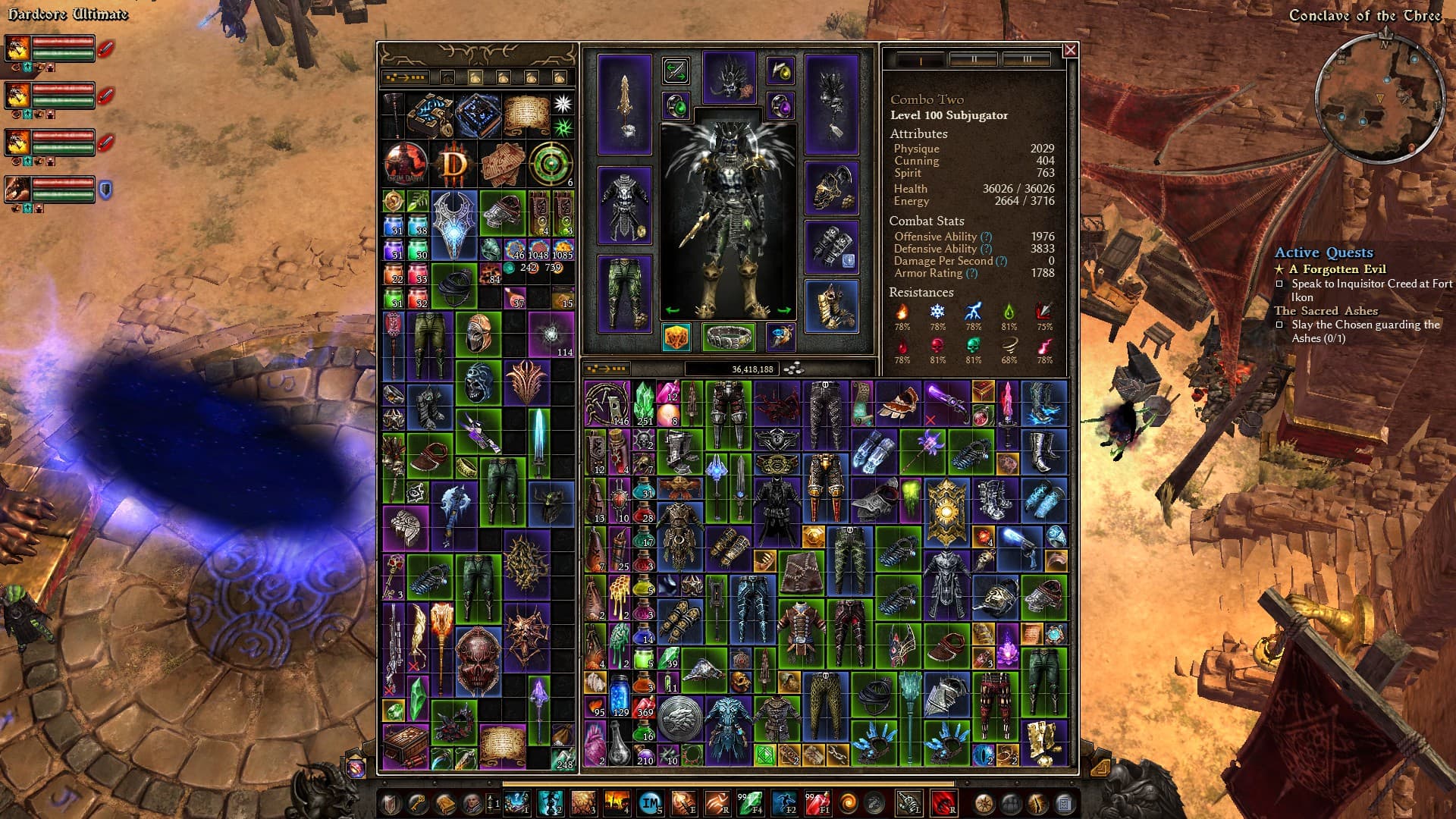Open character sheet tab III

click(1027, 59)
